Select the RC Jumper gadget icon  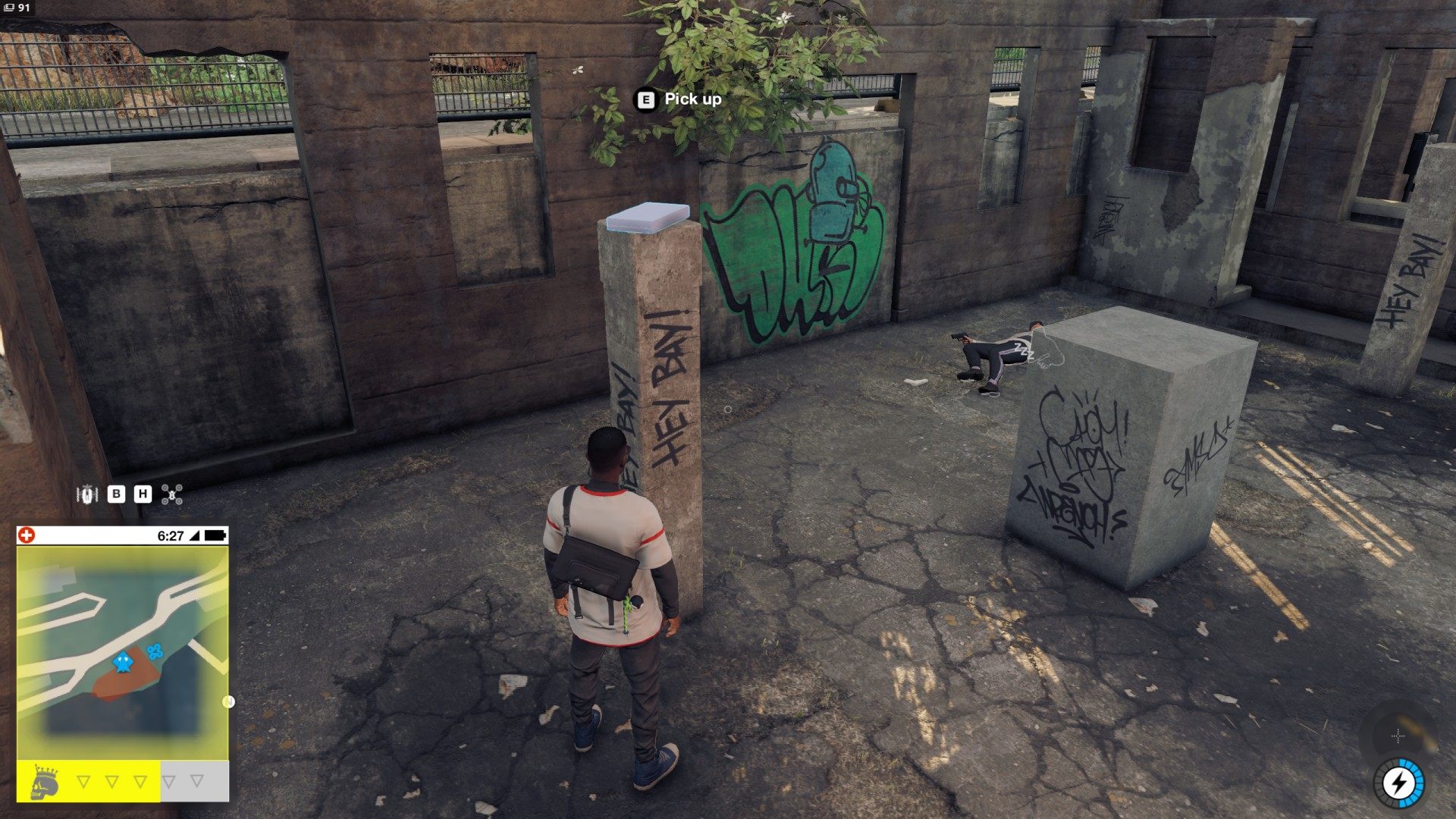click(88, 494)
